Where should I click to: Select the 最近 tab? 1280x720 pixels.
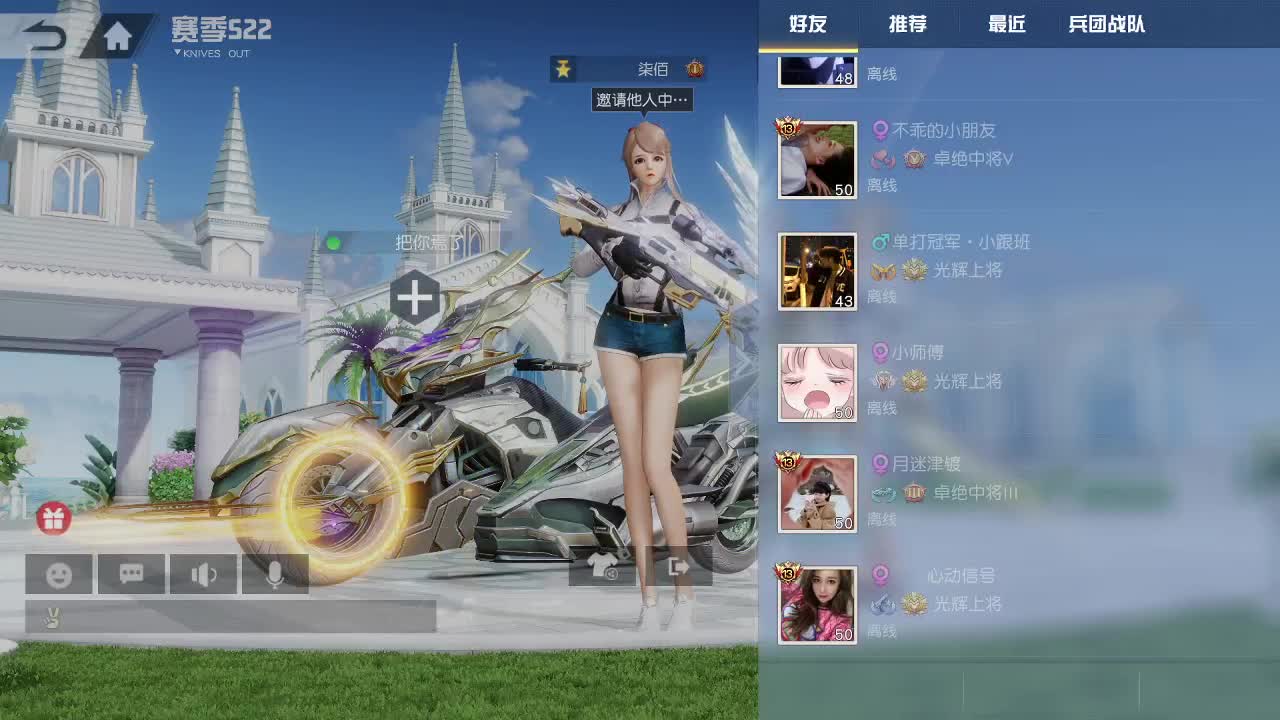pos(1006,25)
